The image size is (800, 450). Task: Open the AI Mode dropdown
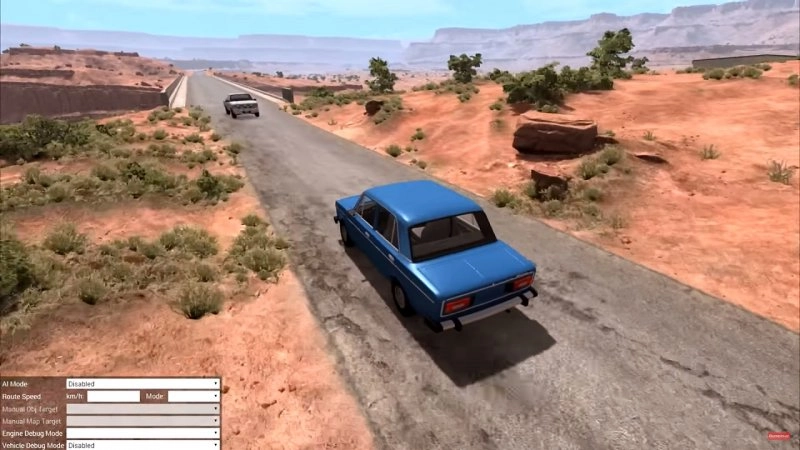[143, 383]
